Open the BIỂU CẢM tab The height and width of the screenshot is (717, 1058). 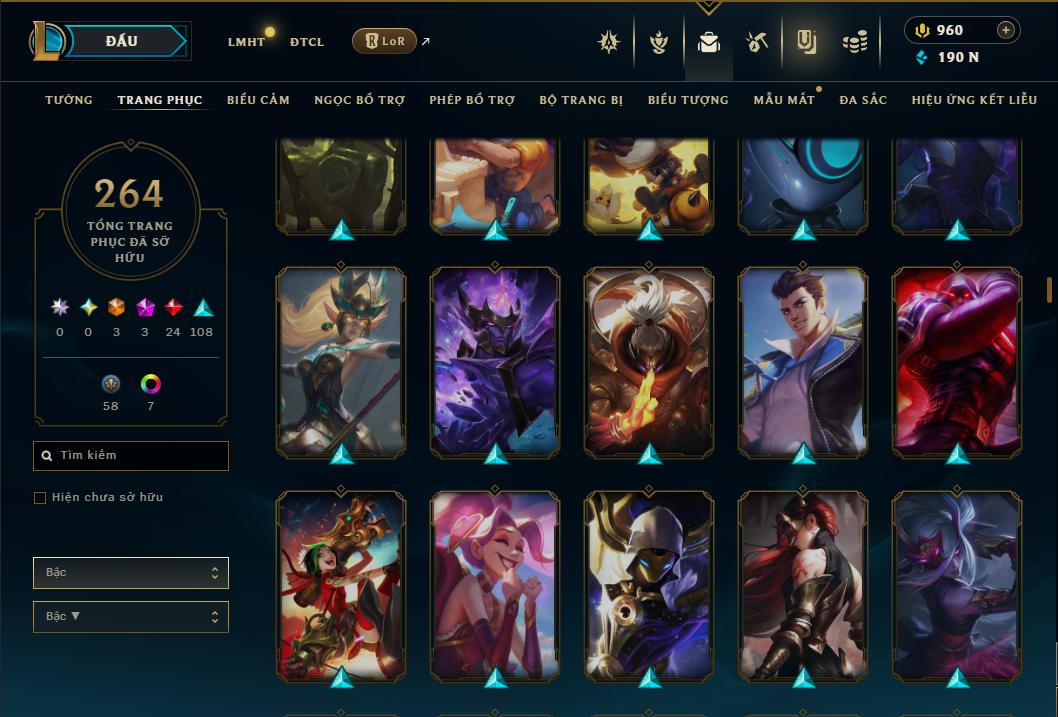click(258, 100)
